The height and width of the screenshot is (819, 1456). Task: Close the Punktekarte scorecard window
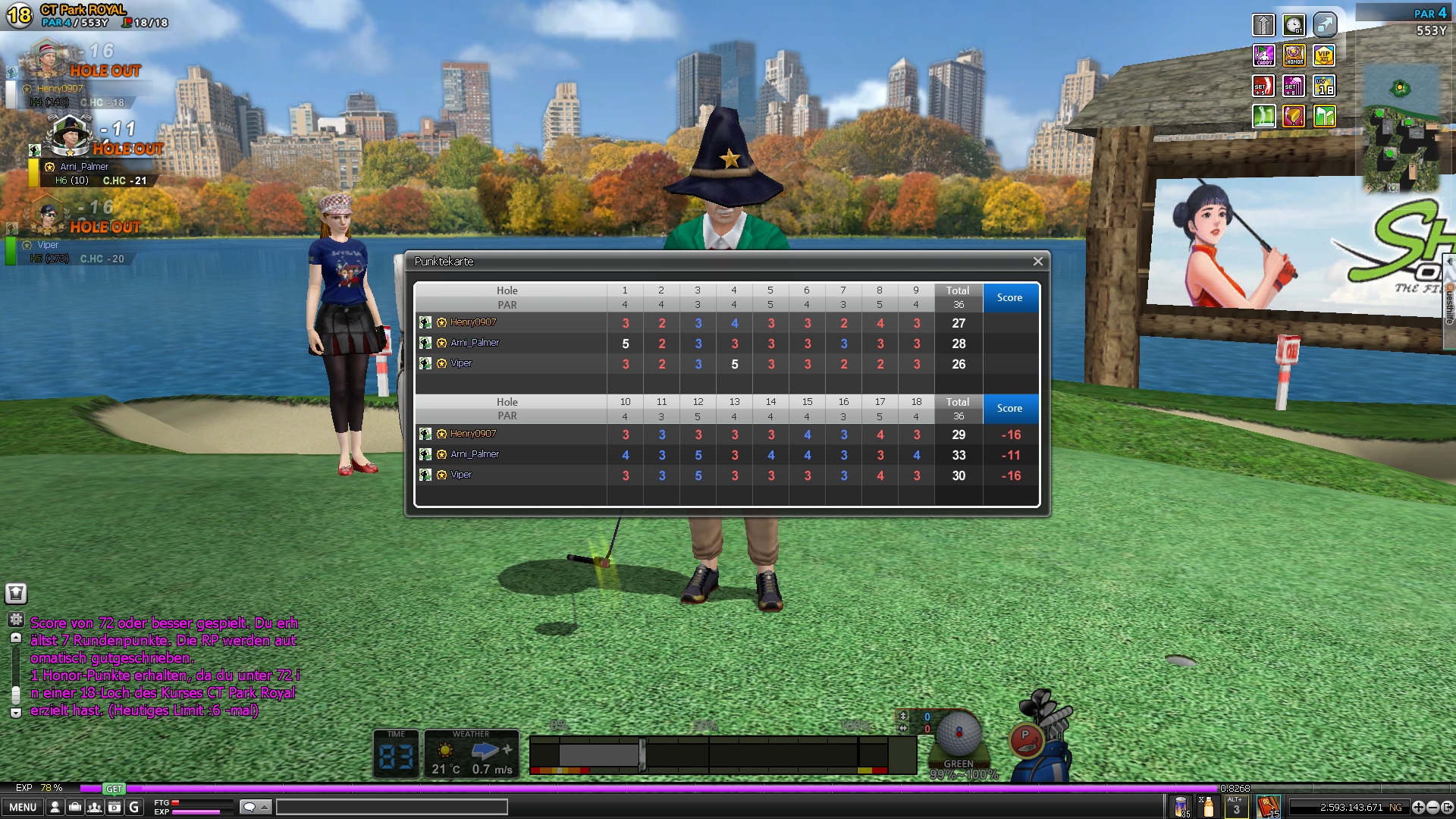click(1037, 262)
